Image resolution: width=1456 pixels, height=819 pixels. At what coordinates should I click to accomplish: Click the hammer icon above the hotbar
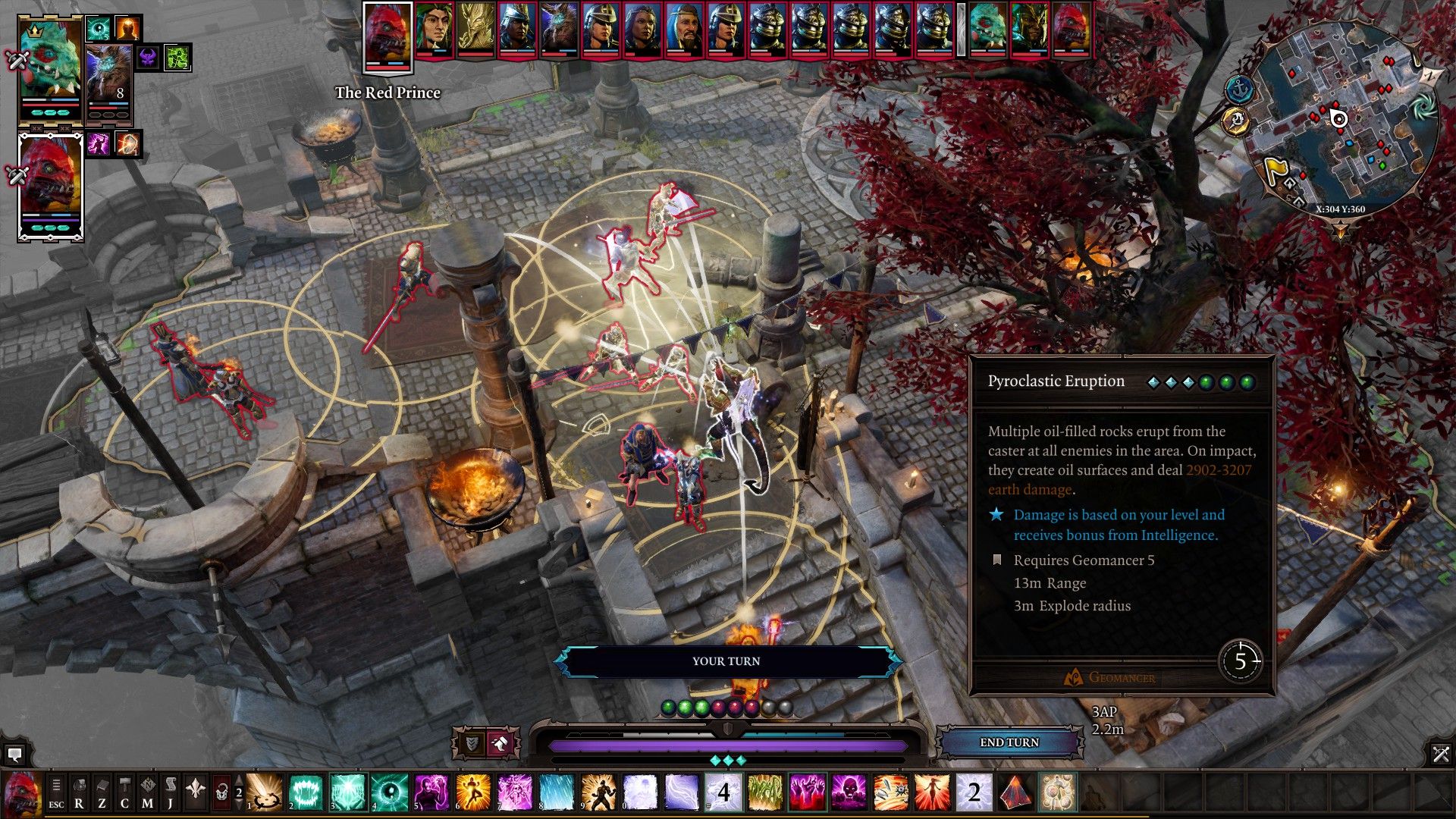[500, 743]
